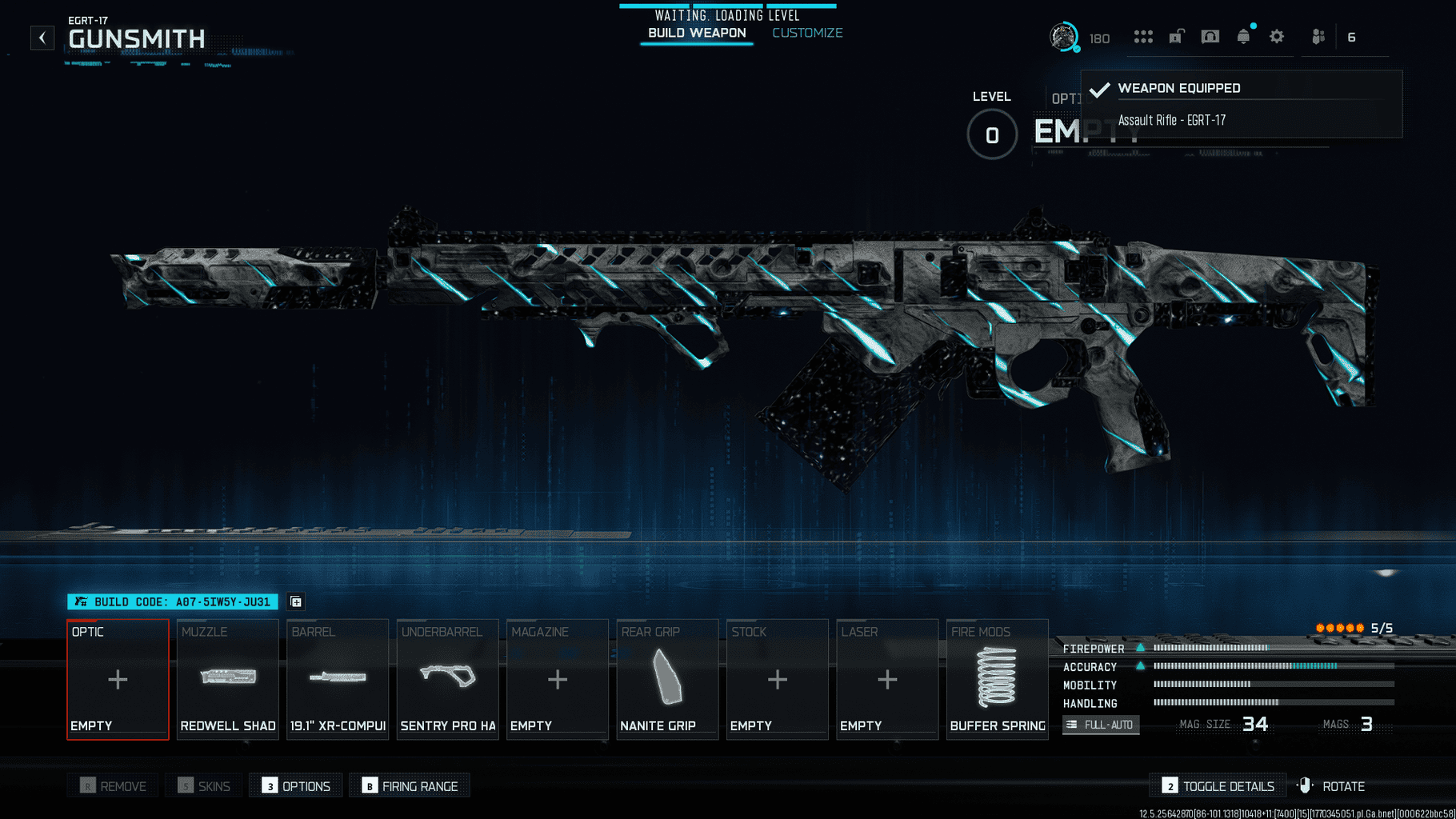The width and height of the screenshot is (1456, 819).
Task: Select the Redwell Shad muzzle slot
Action: [228, 679]
